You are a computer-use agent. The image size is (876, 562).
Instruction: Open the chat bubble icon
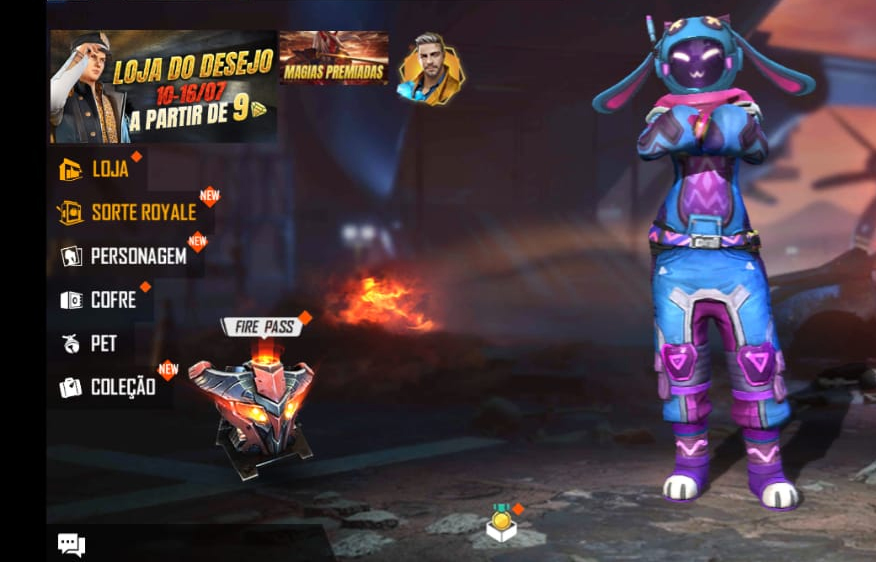71,544
